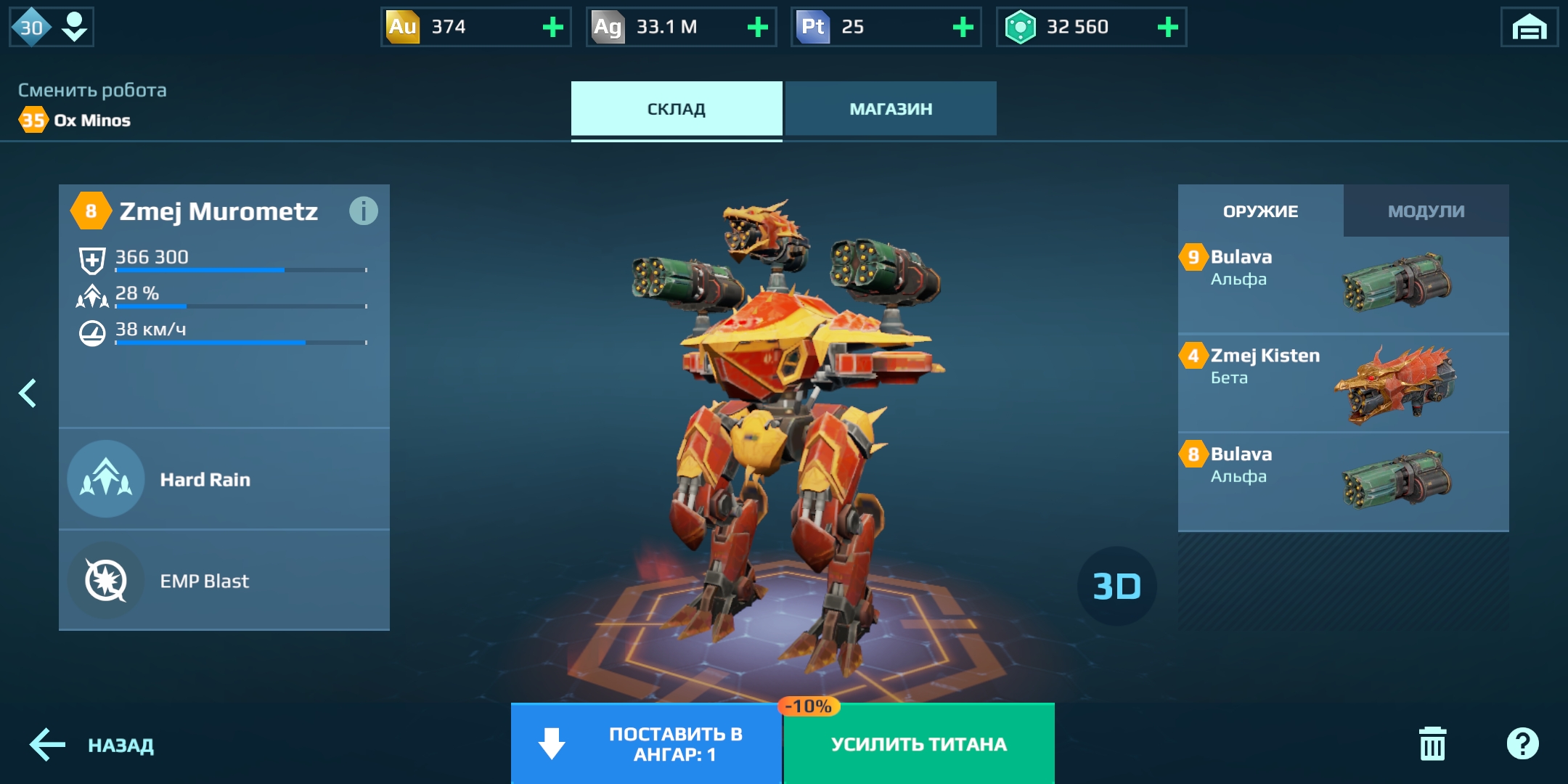Buy more silver via the Ag plus
This screenshot has height=784, width=1568.
(758, 28)
